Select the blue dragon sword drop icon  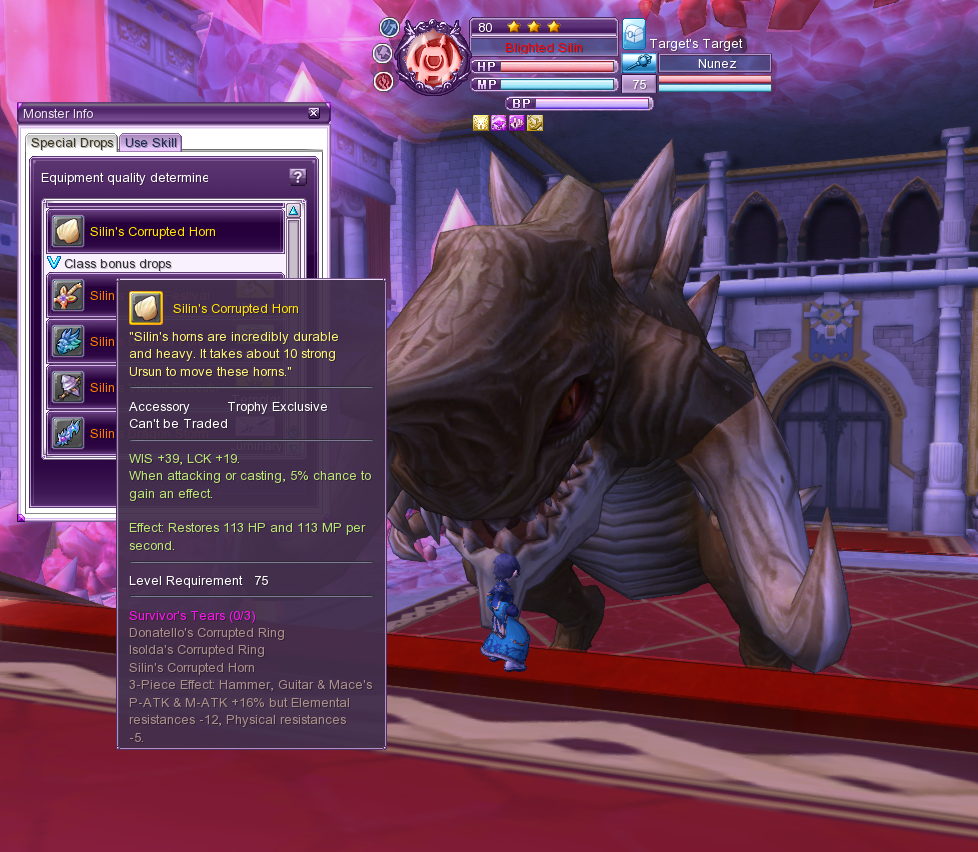tap(68, 433)
